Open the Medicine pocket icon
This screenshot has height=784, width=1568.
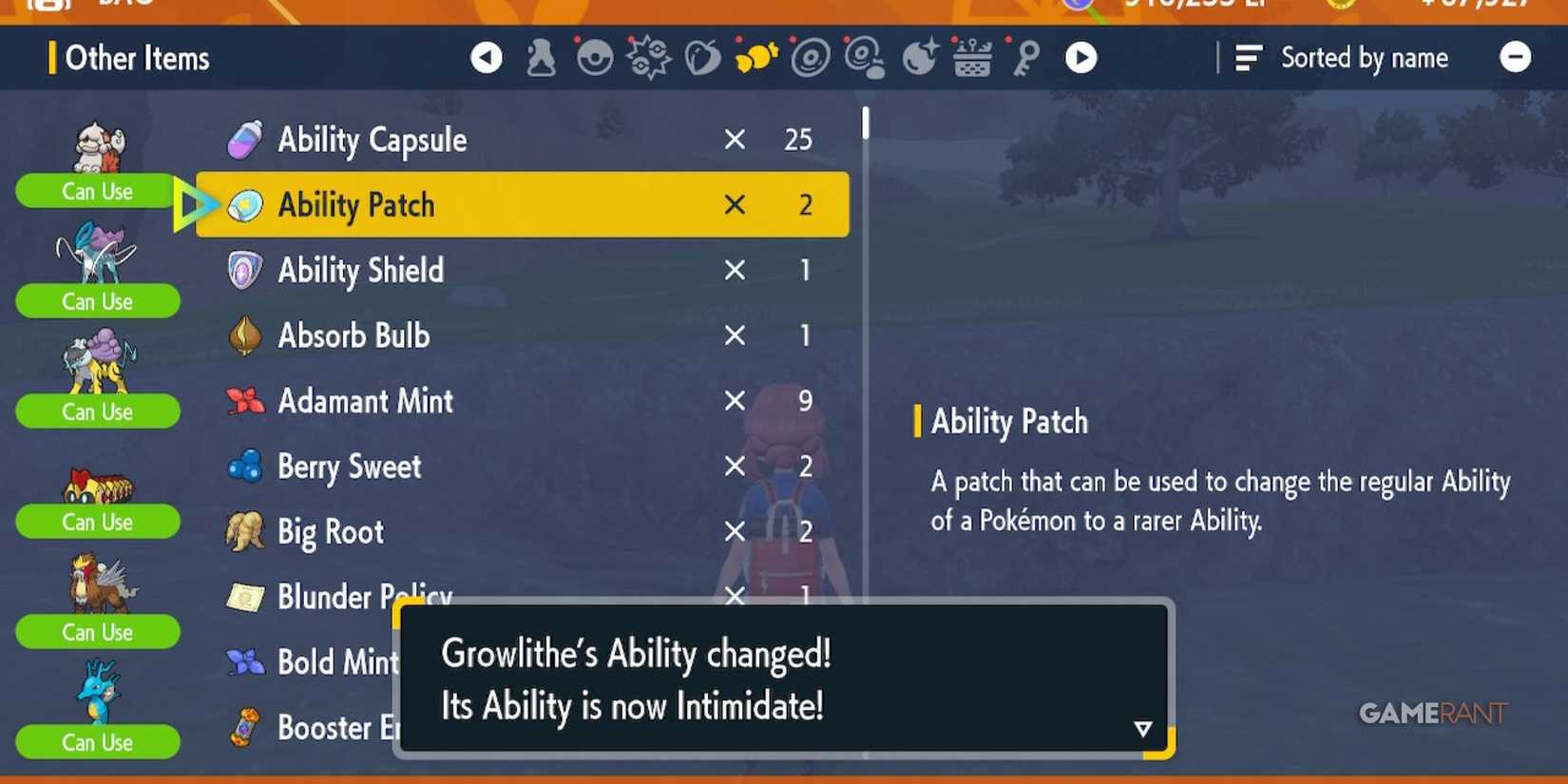click(542, 57)
